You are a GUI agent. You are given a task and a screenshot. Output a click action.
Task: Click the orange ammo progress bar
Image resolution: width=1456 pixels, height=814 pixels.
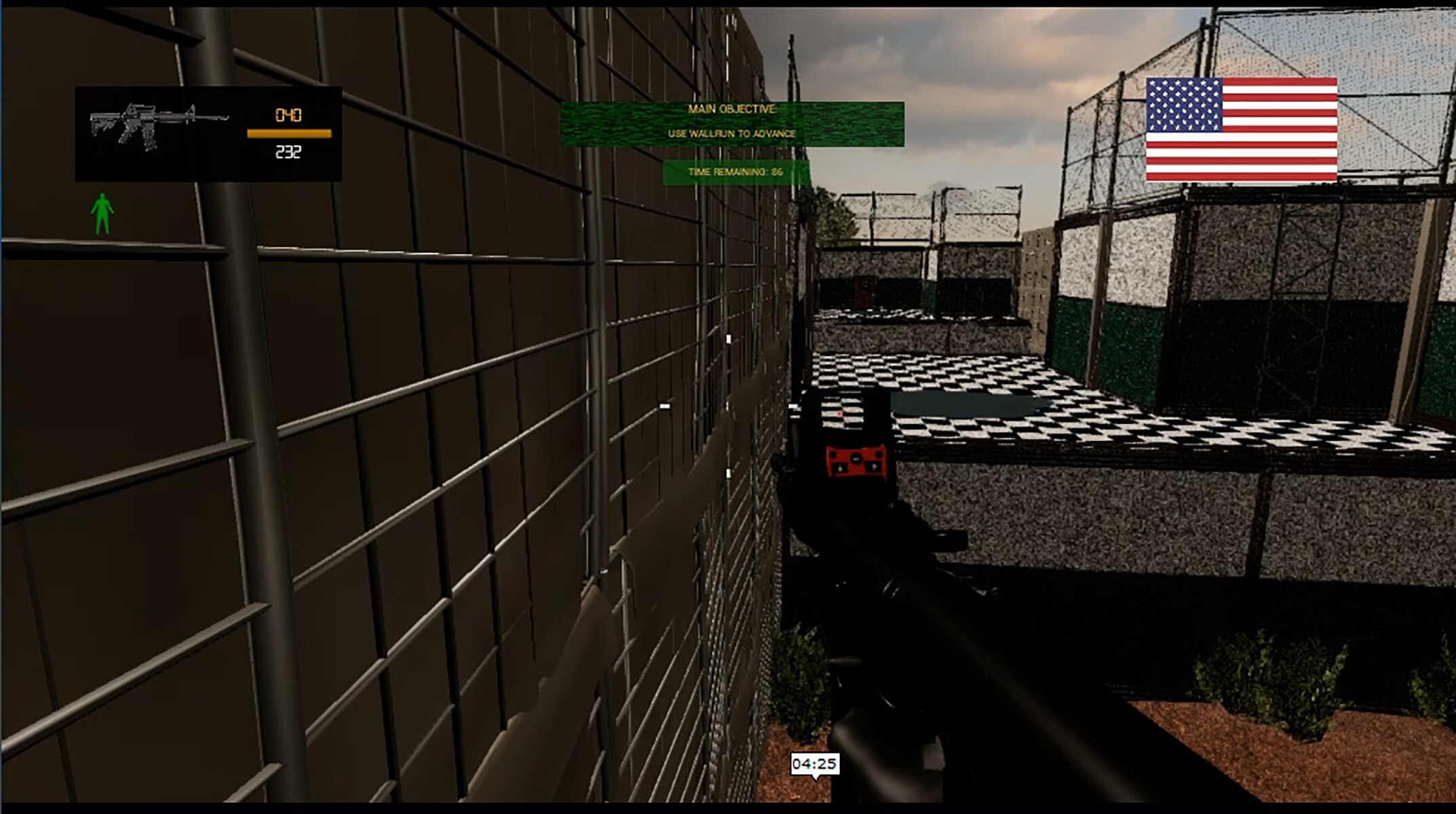click(288, 134)
